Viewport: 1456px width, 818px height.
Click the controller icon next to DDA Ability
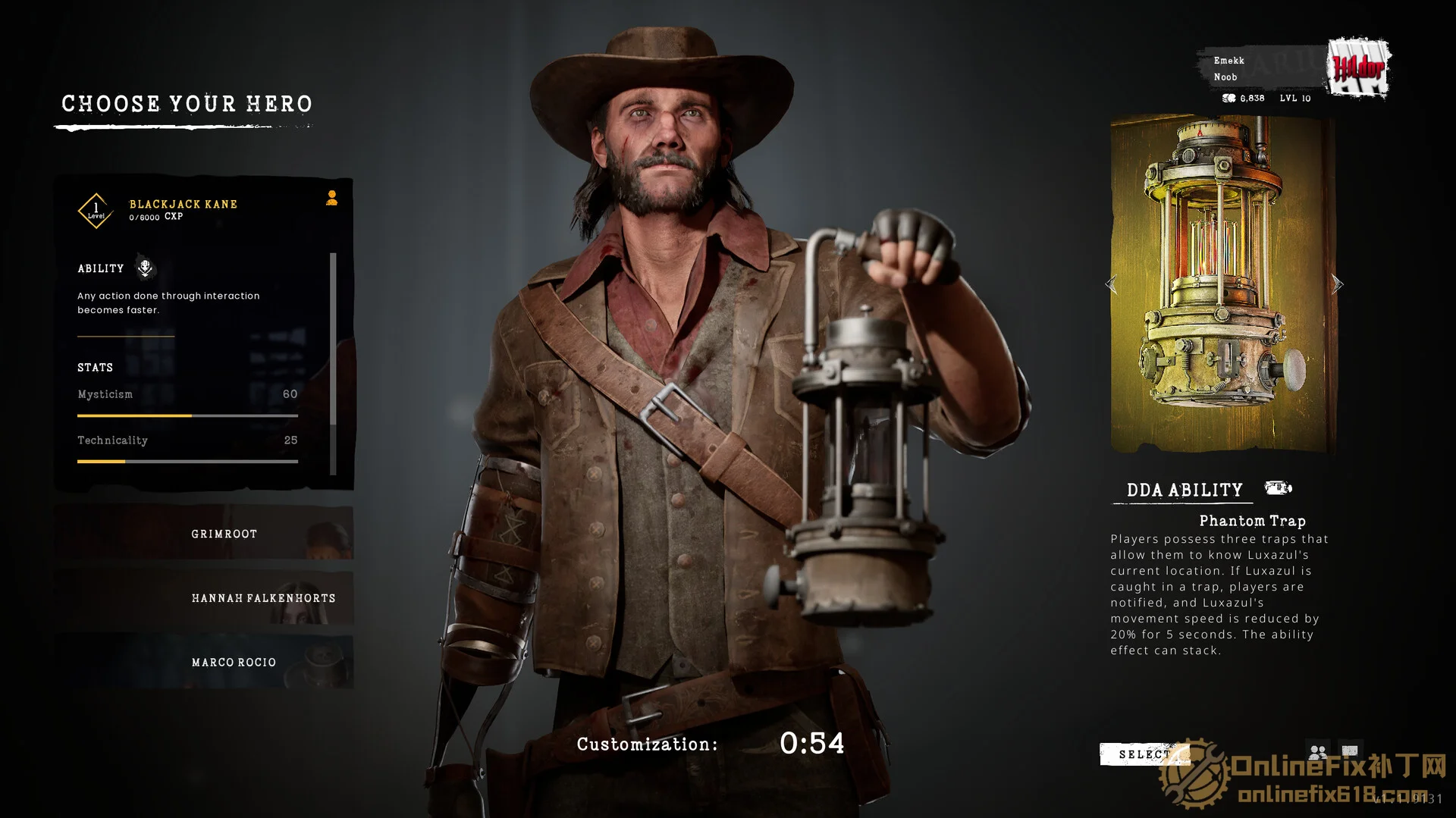[x=1278, y=488]
